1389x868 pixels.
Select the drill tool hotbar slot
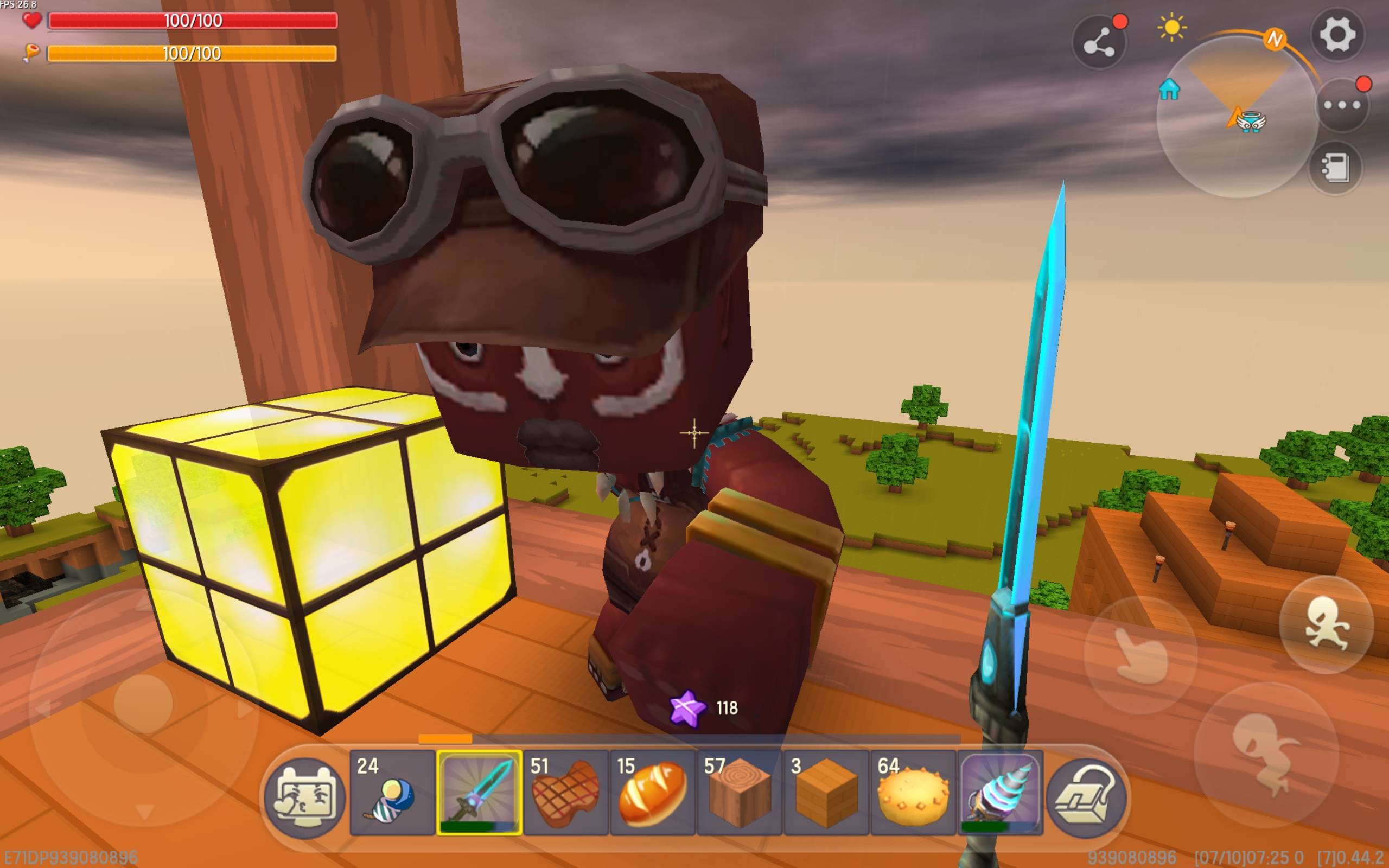1000,792
